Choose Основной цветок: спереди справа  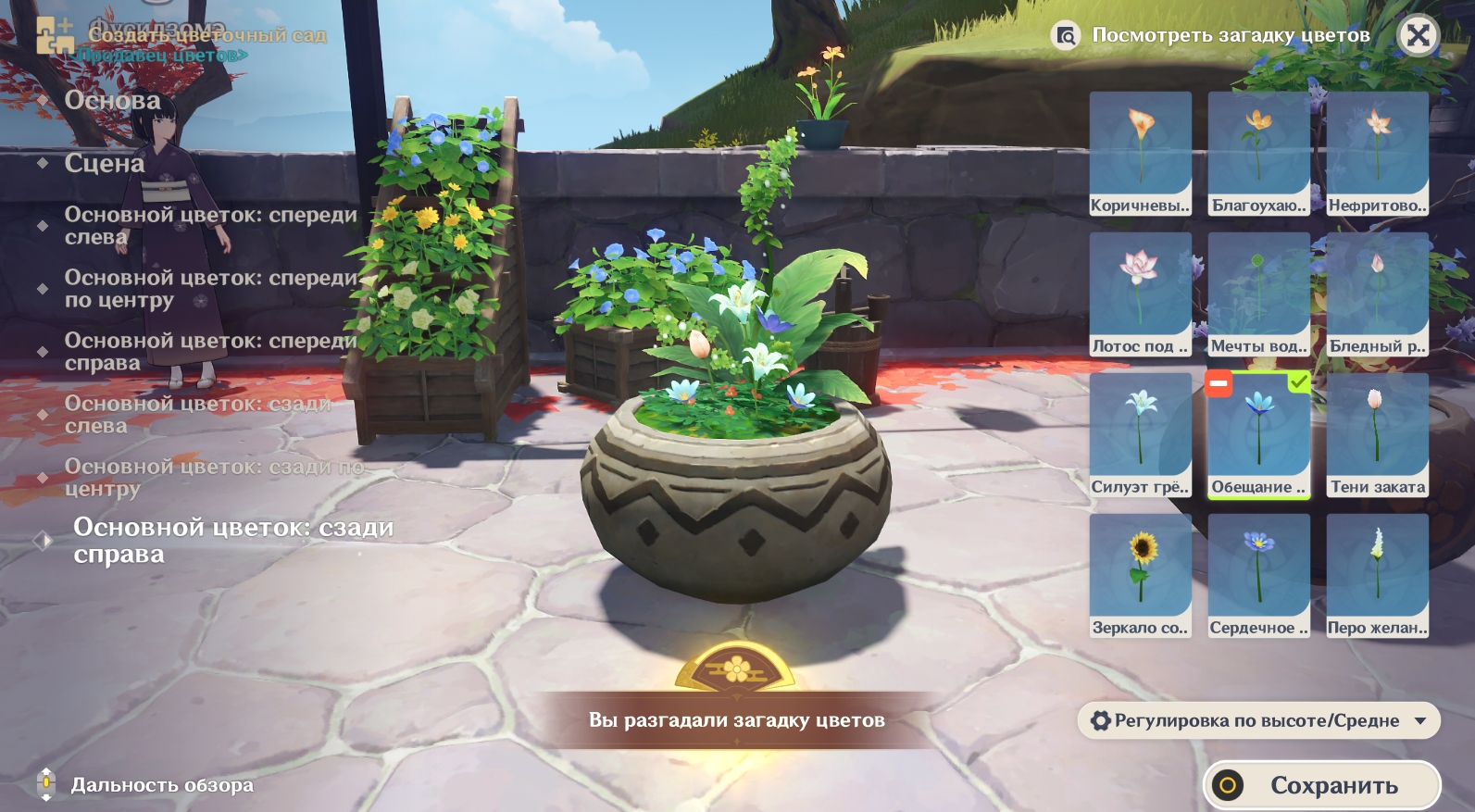point(210,351)
